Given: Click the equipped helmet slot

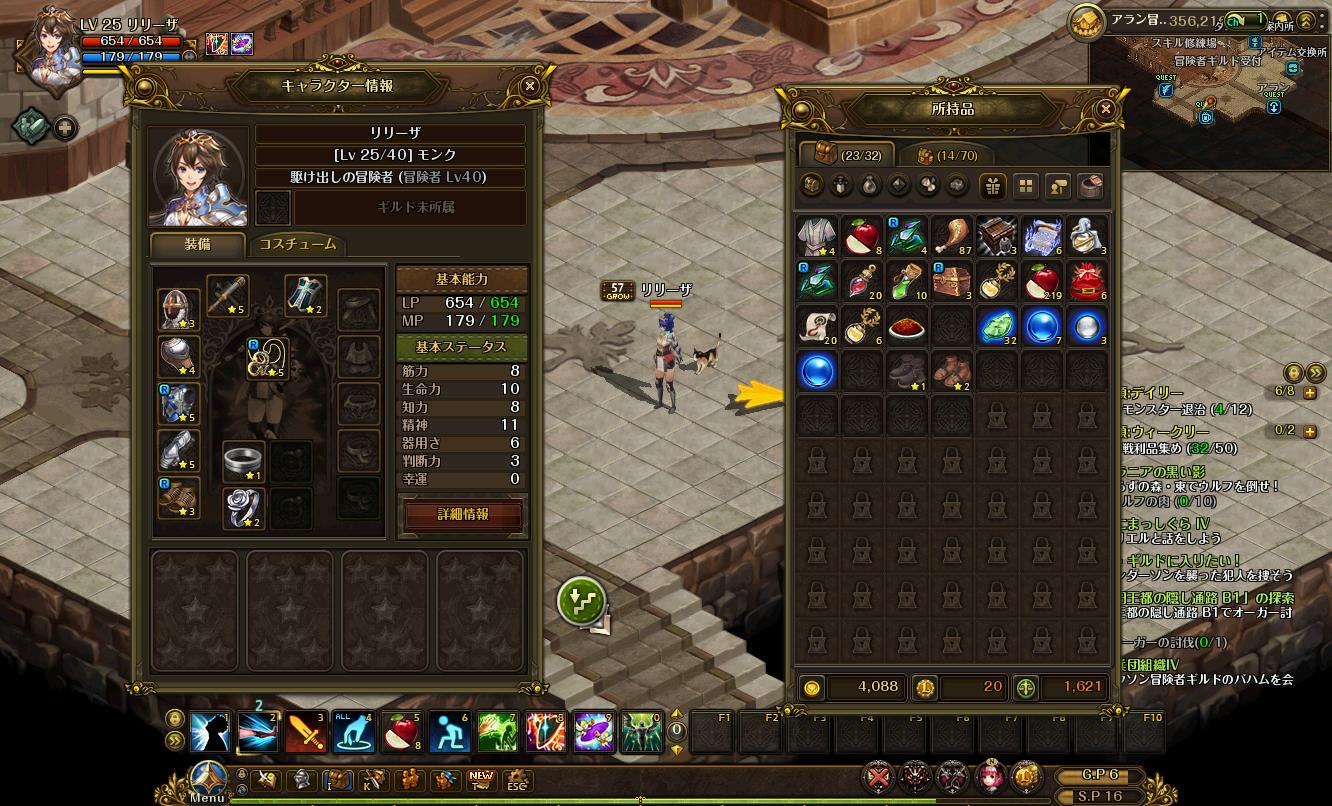Looking at the screenshot, I should [x=179, y=310].
